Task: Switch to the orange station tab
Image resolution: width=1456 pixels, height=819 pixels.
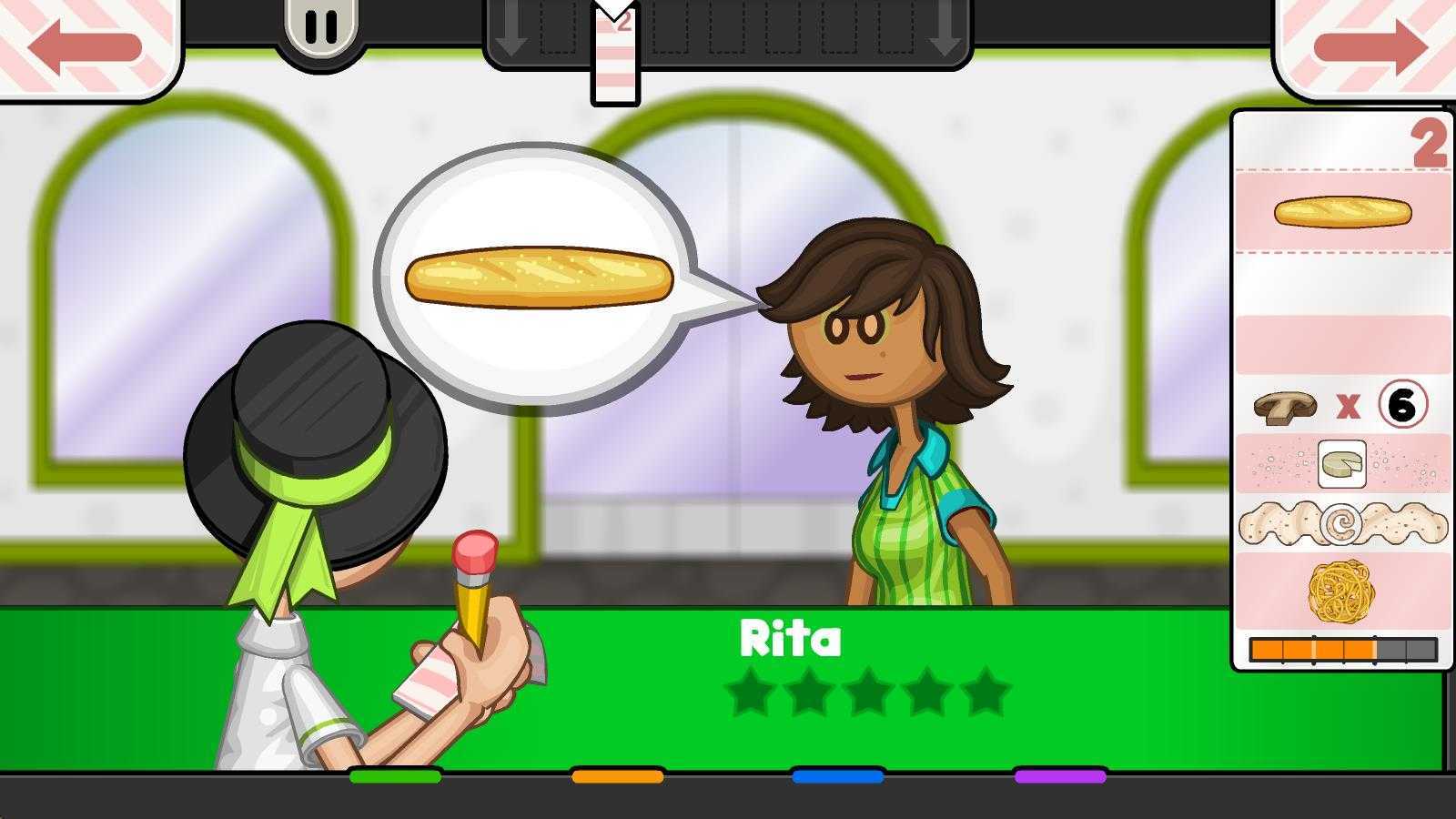Action: [617, 776]
